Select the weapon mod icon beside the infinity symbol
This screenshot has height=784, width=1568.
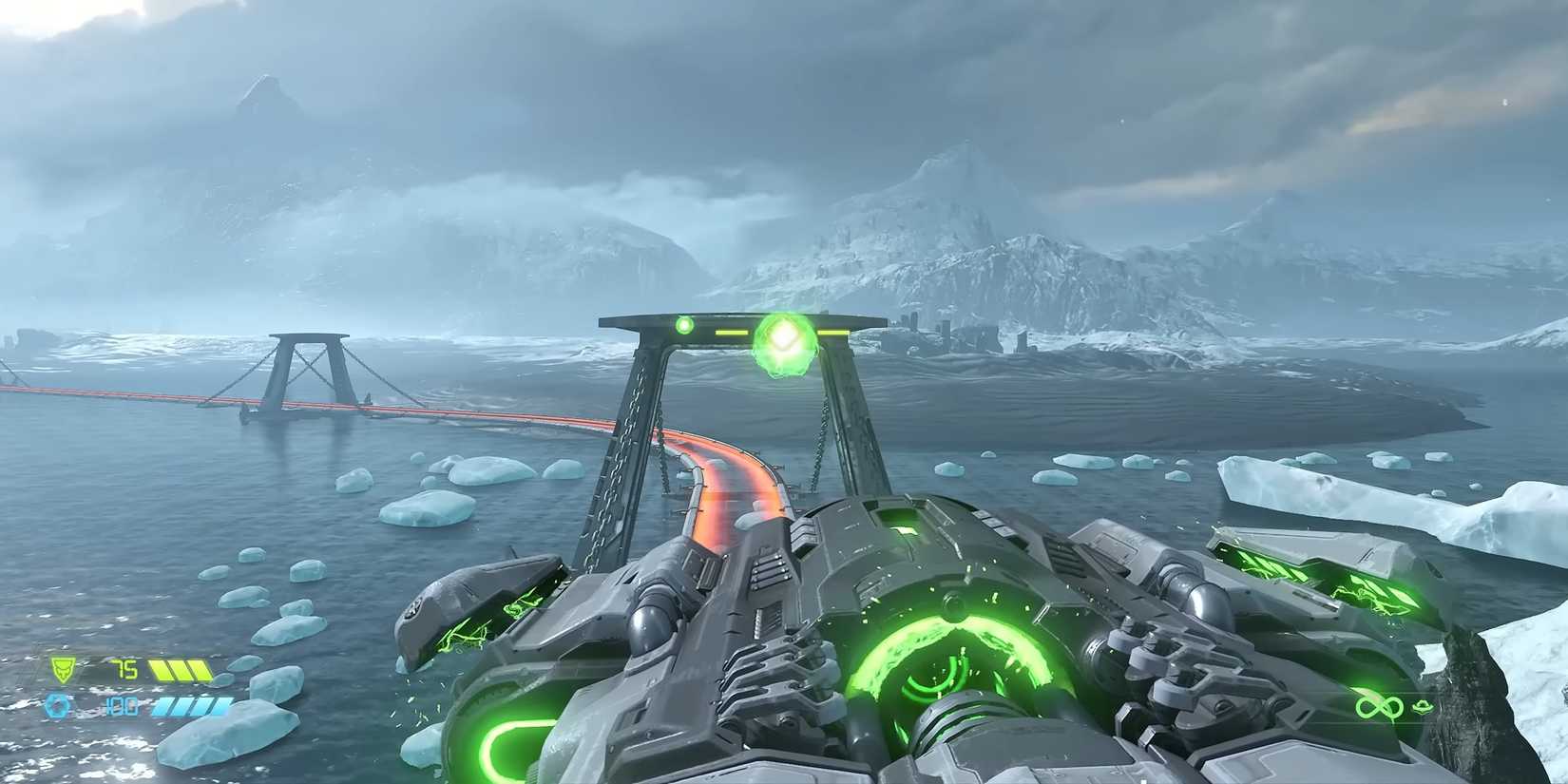click(x=1422, y=706)
